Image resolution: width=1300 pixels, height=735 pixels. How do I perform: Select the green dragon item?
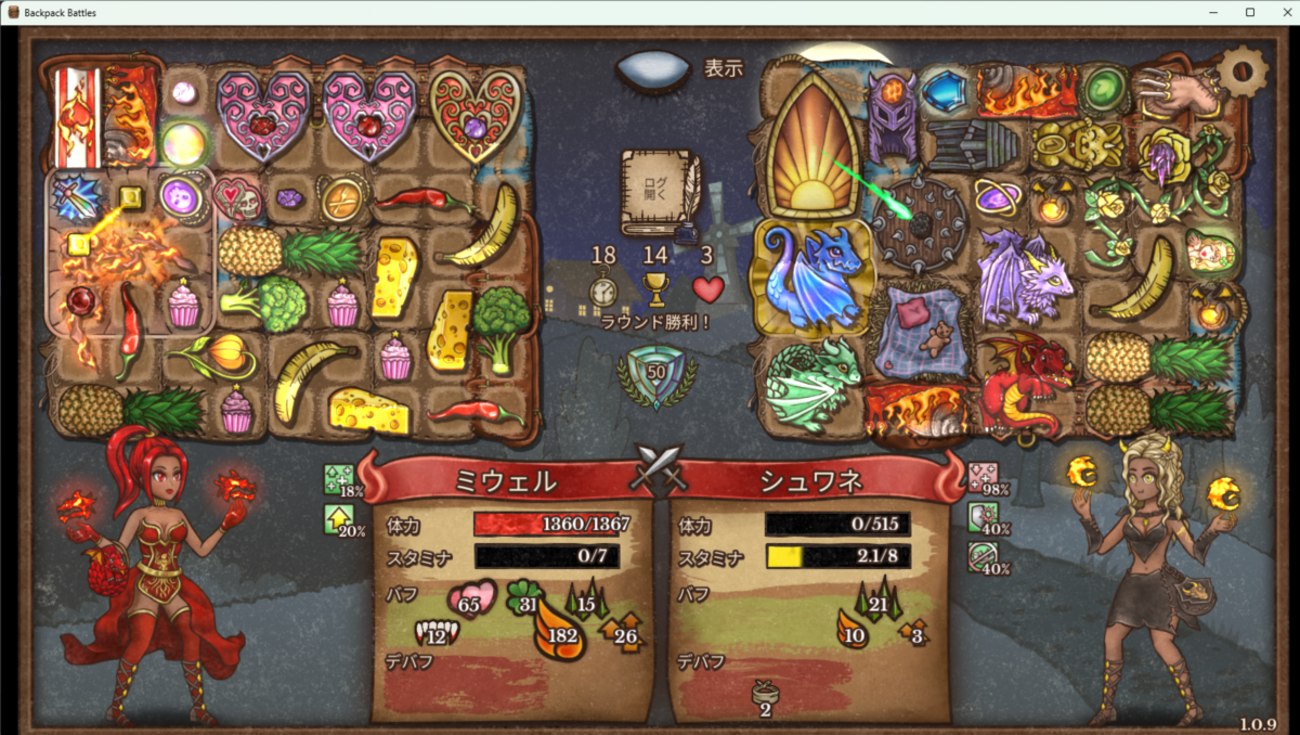pos(812,384)
